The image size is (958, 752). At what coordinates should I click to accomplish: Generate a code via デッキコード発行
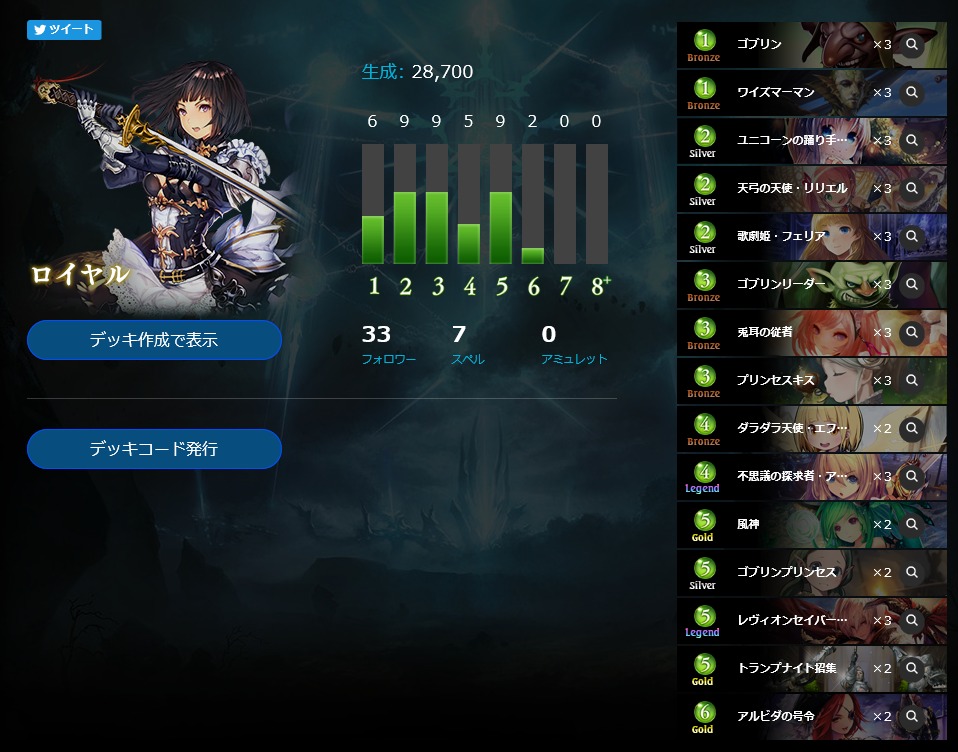(x=154, y=449)
